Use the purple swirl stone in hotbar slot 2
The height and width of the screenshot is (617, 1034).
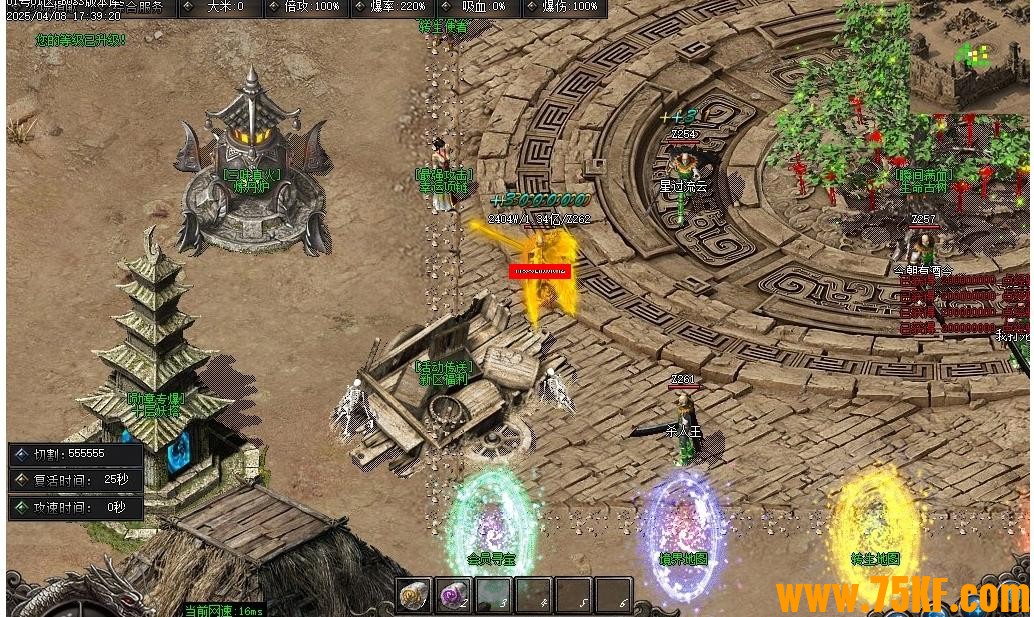[x=454, y=596]
